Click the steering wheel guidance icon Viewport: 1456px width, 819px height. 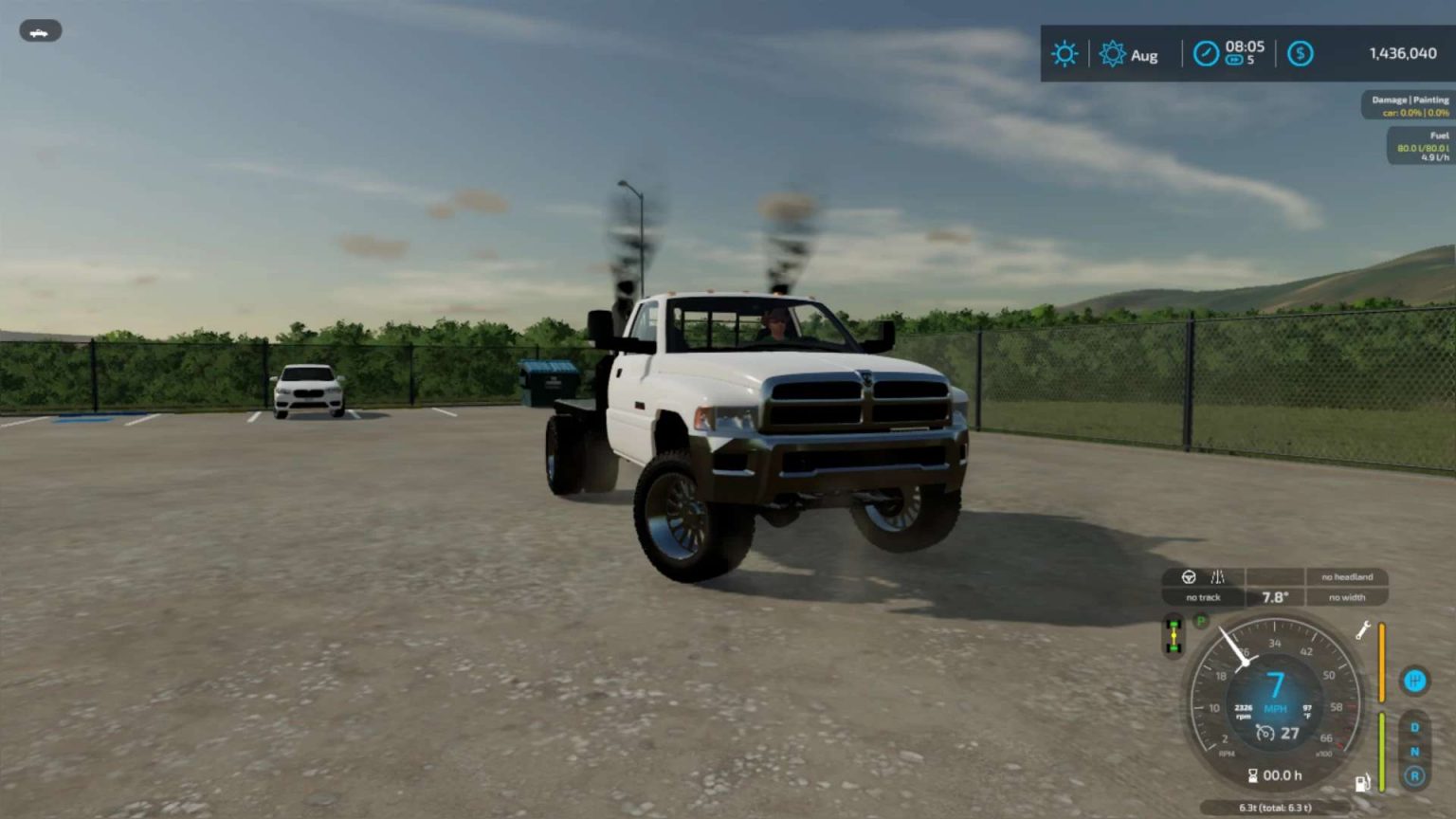point(1190,577)
